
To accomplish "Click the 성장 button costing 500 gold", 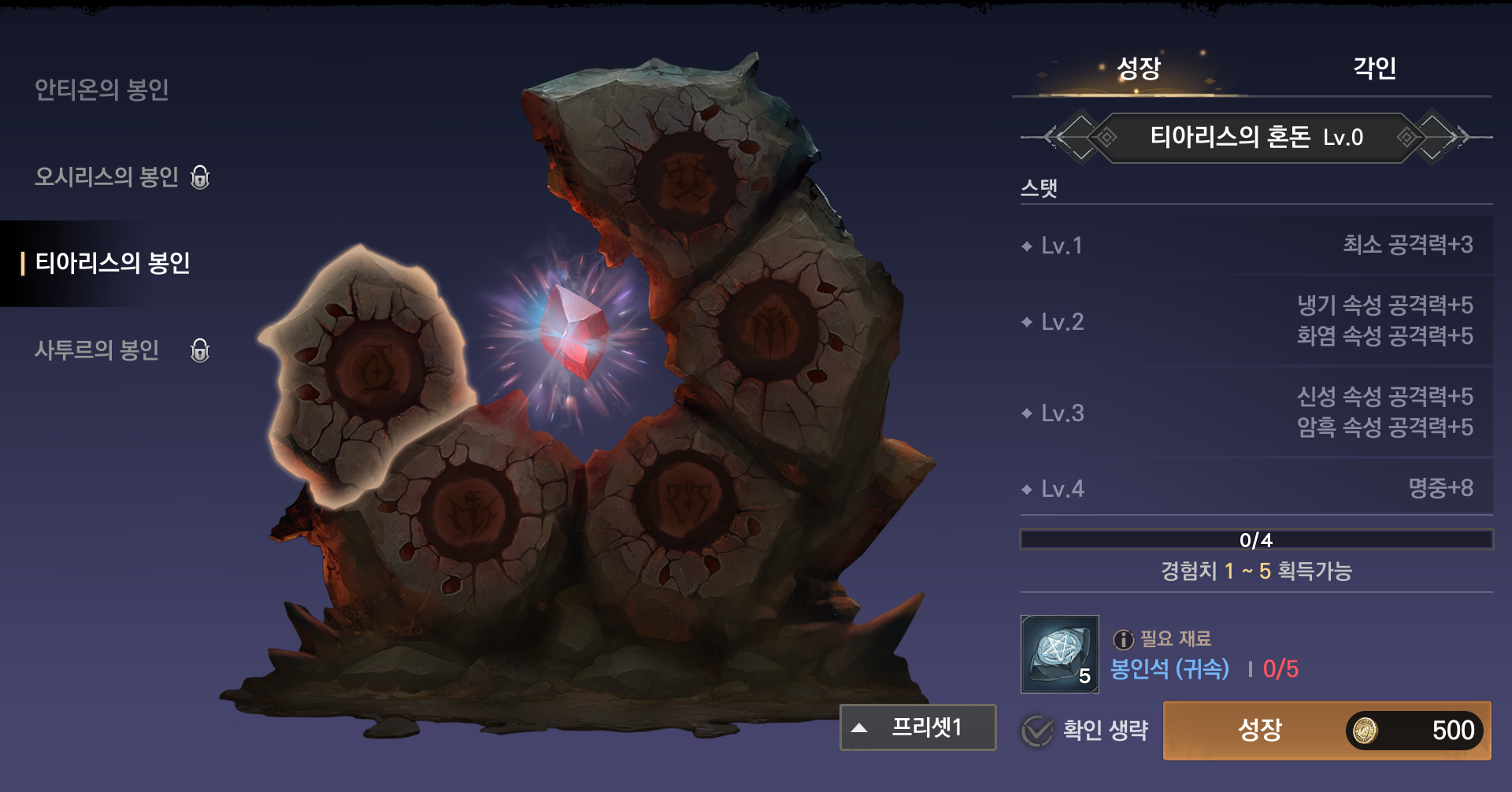I will (x=1327, y=731).
